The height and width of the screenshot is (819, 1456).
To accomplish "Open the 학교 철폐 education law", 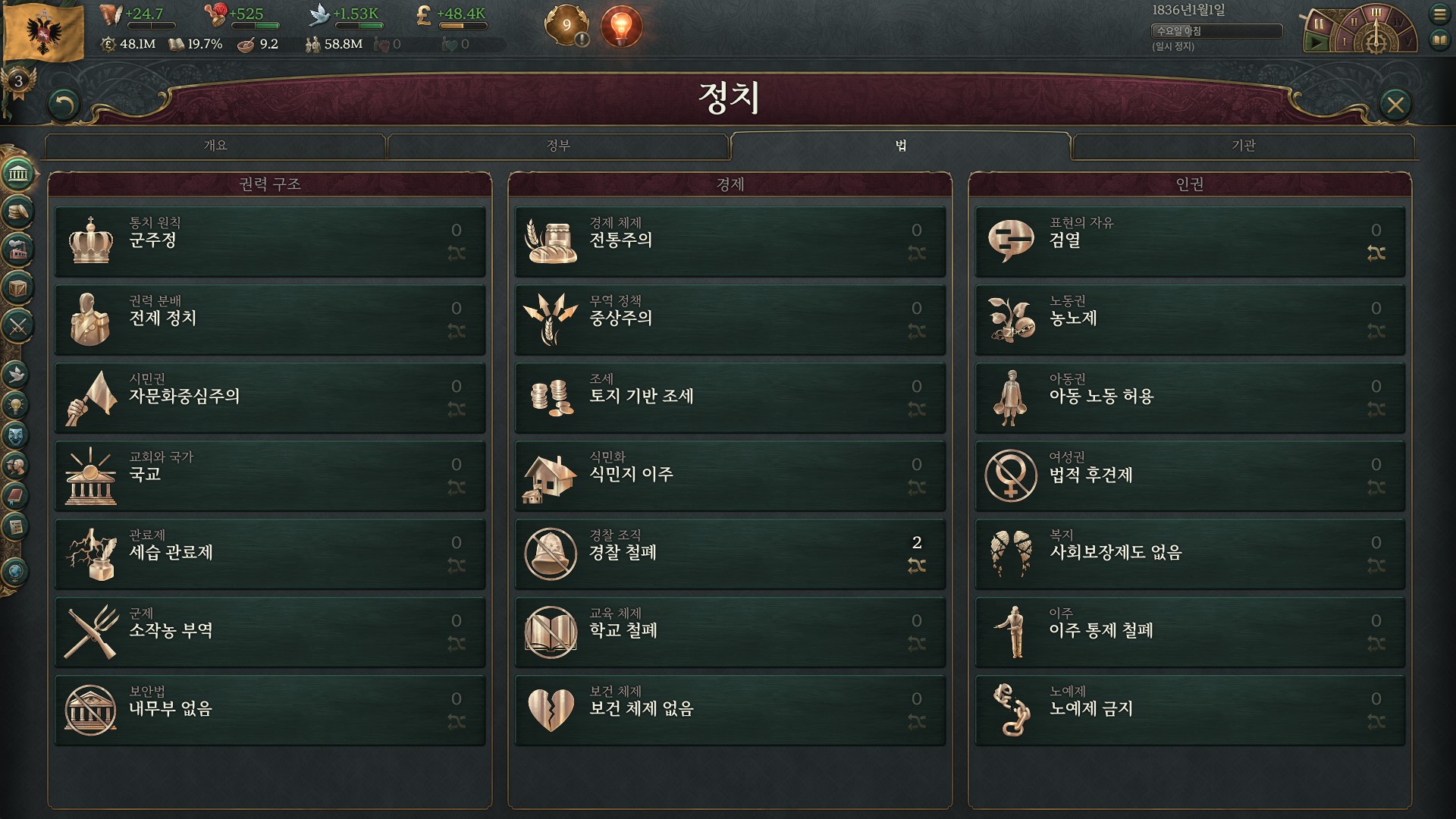I will [x=730, y=632].
